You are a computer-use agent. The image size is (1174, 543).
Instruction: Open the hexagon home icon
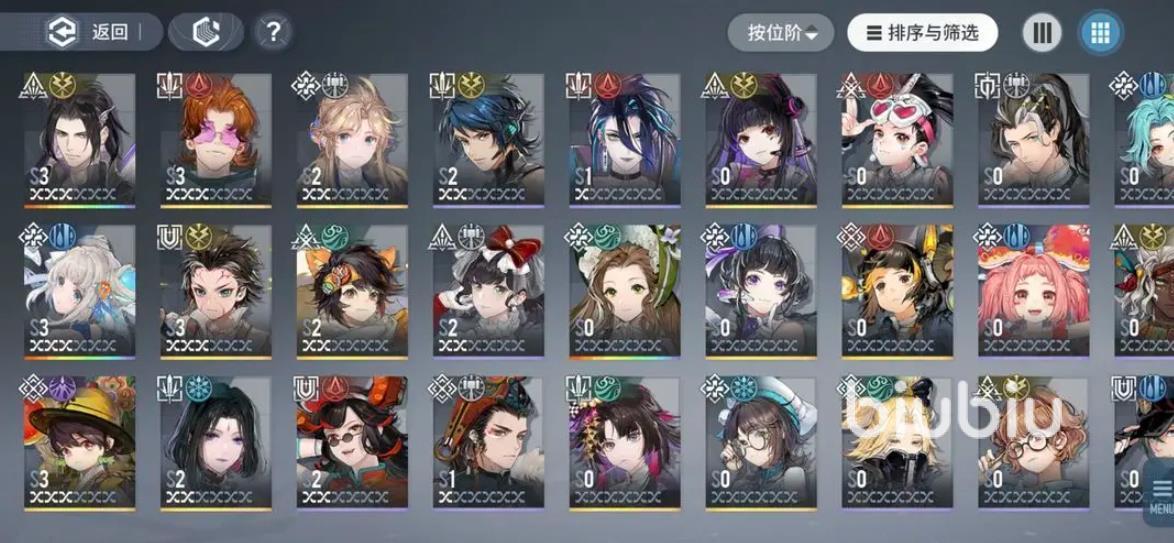click(205, 32)
